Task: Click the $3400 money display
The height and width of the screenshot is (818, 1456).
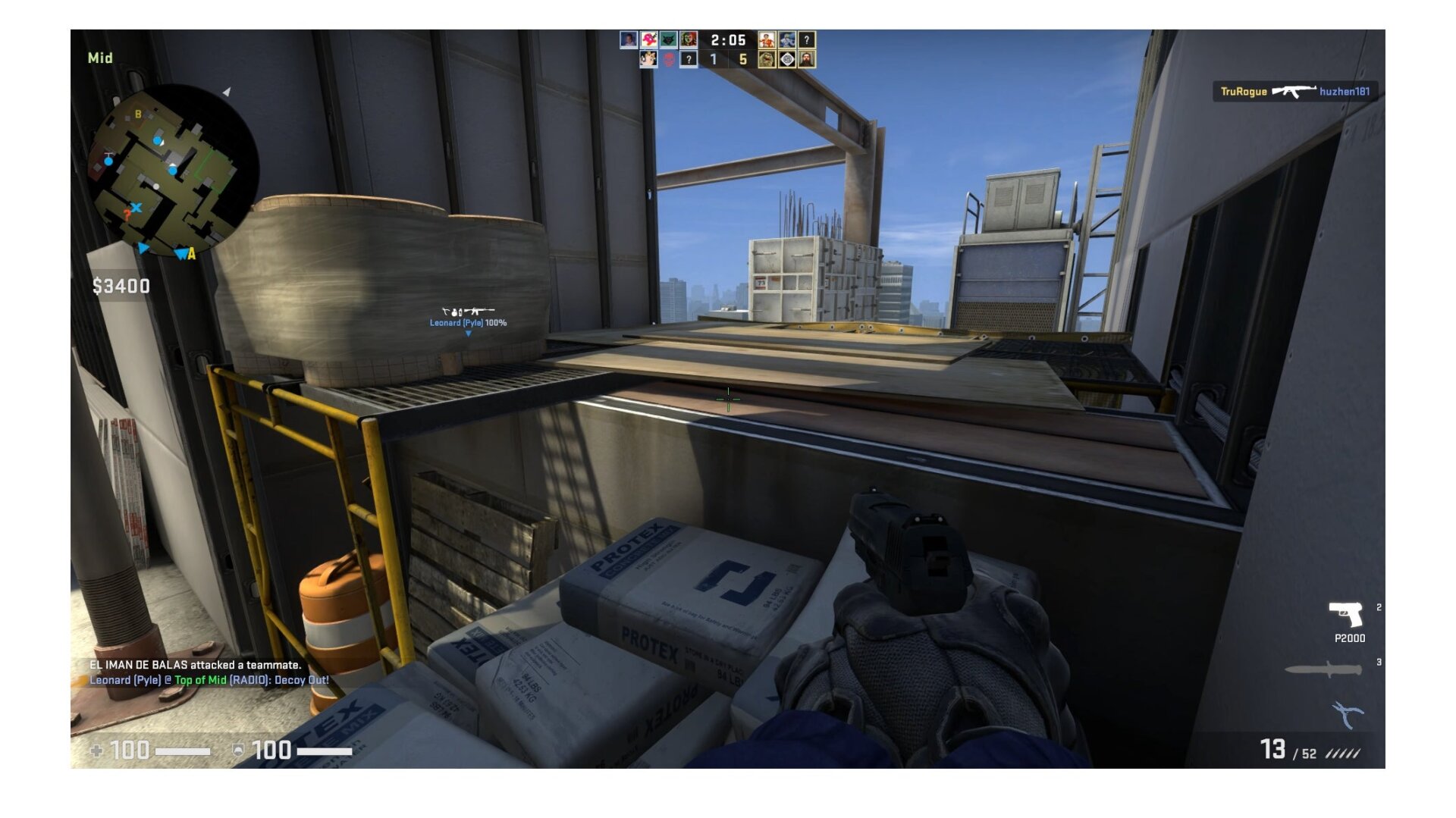Action: point(119,285)
